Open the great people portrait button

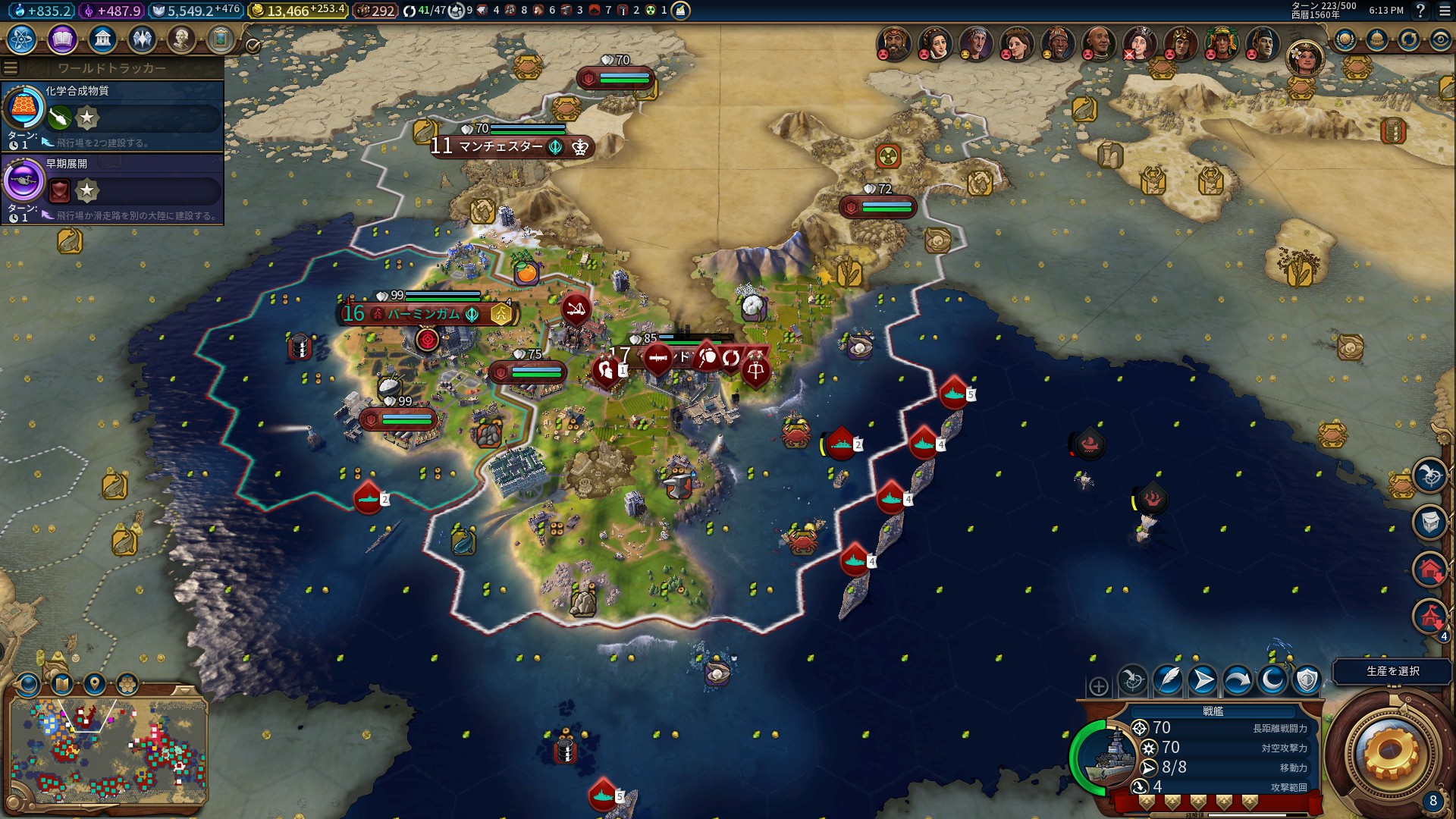point(181,39)
